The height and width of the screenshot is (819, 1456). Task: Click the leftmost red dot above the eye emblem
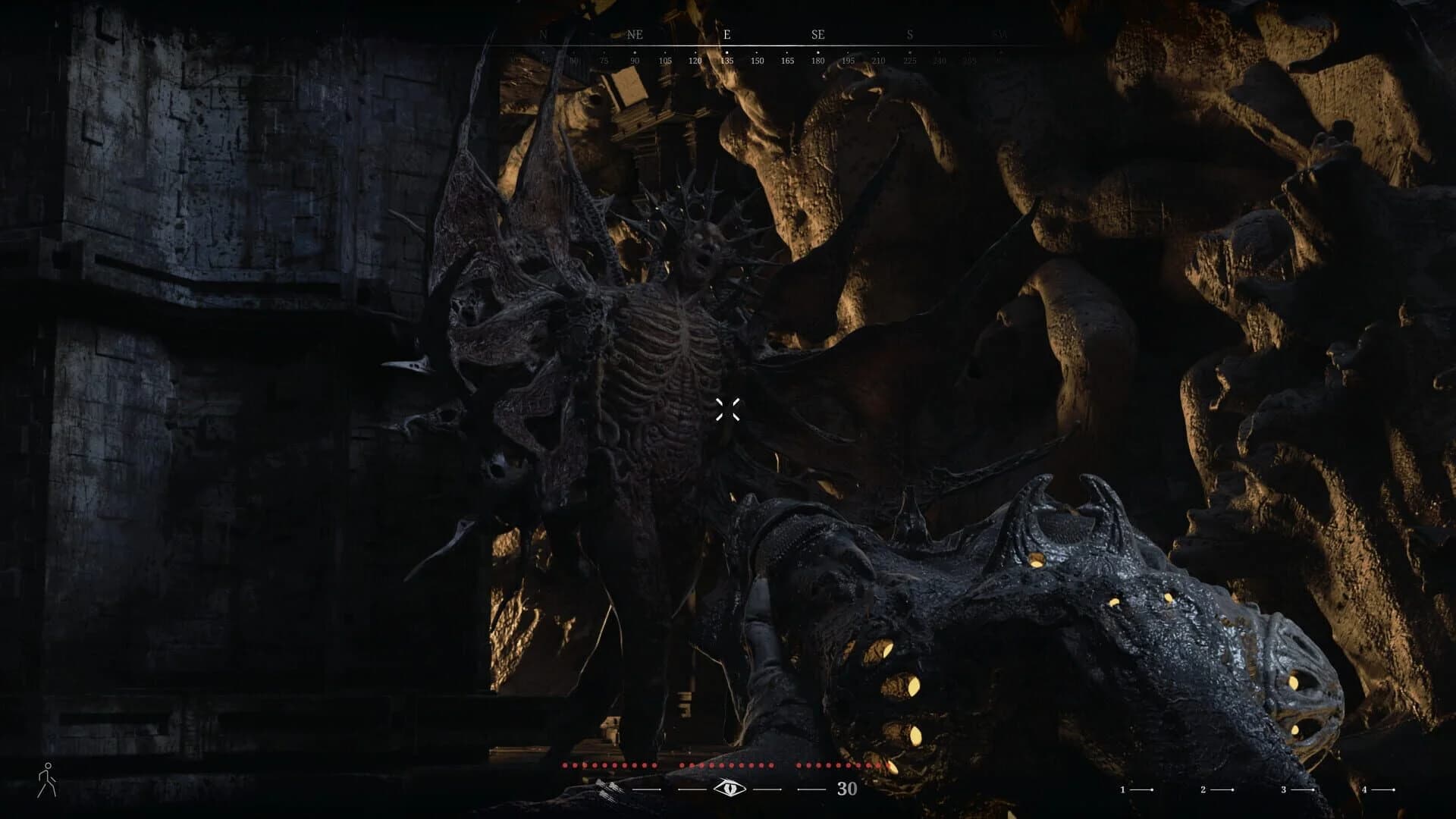click(x=565, y=766)
